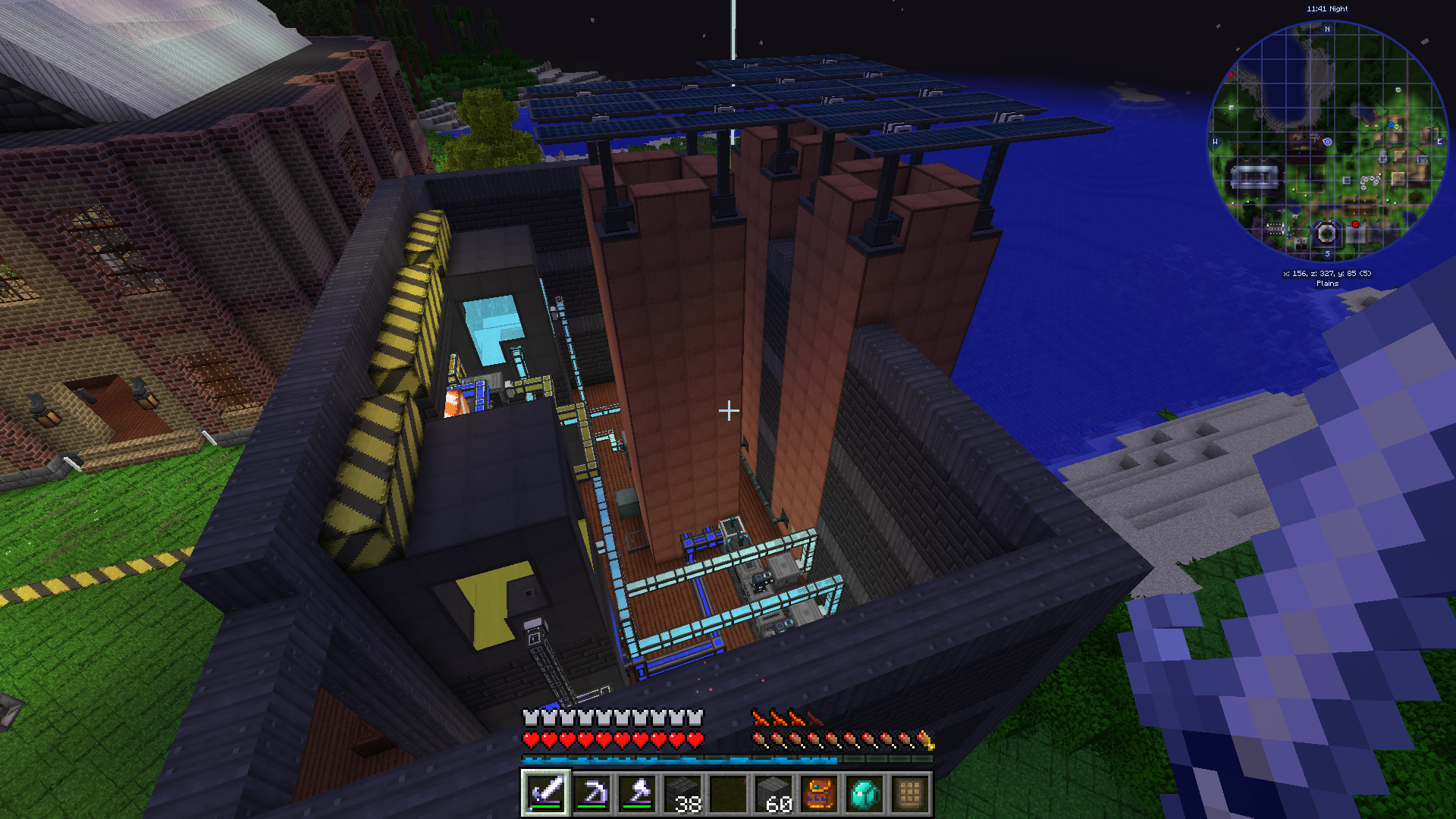Screen dimensions: 1456x819
Task: Select the pickaxe in the hotbar
Action: coord(591,794)
